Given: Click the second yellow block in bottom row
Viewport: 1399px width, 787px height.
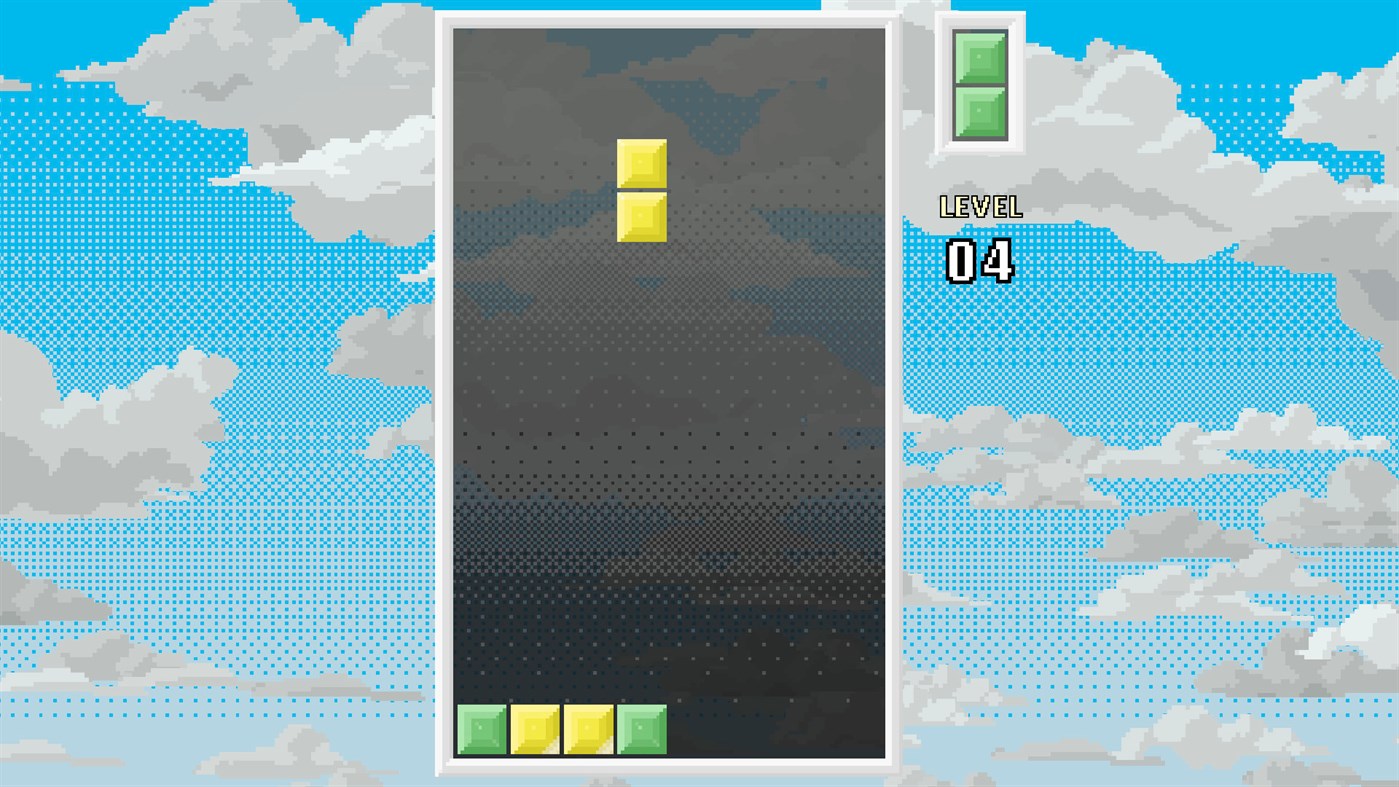Looking at the screenshot, I should click(x=589, y=730).
